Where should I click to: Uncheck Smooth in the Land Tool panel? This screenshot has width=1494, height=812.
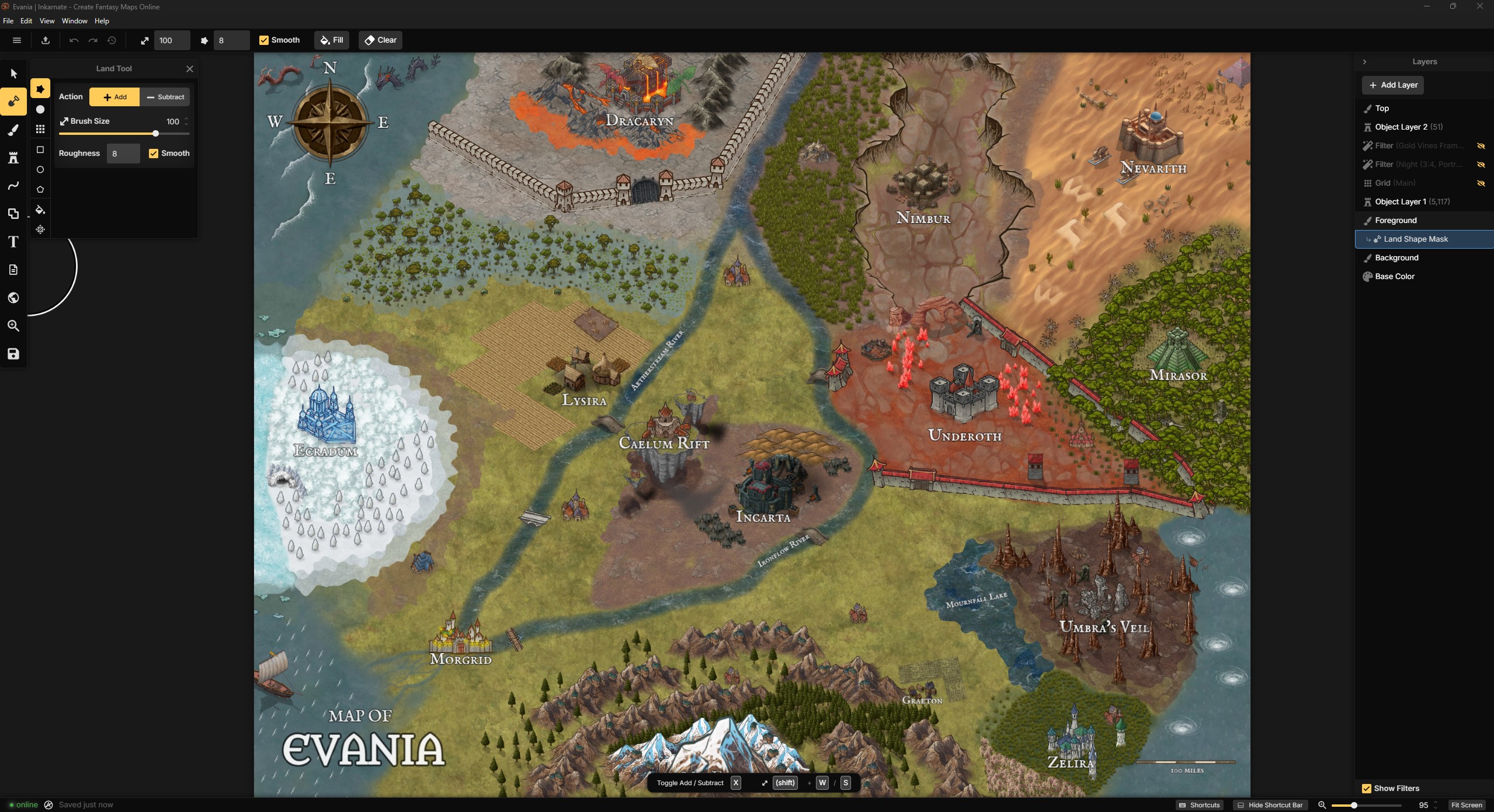(x=154, y=153)
